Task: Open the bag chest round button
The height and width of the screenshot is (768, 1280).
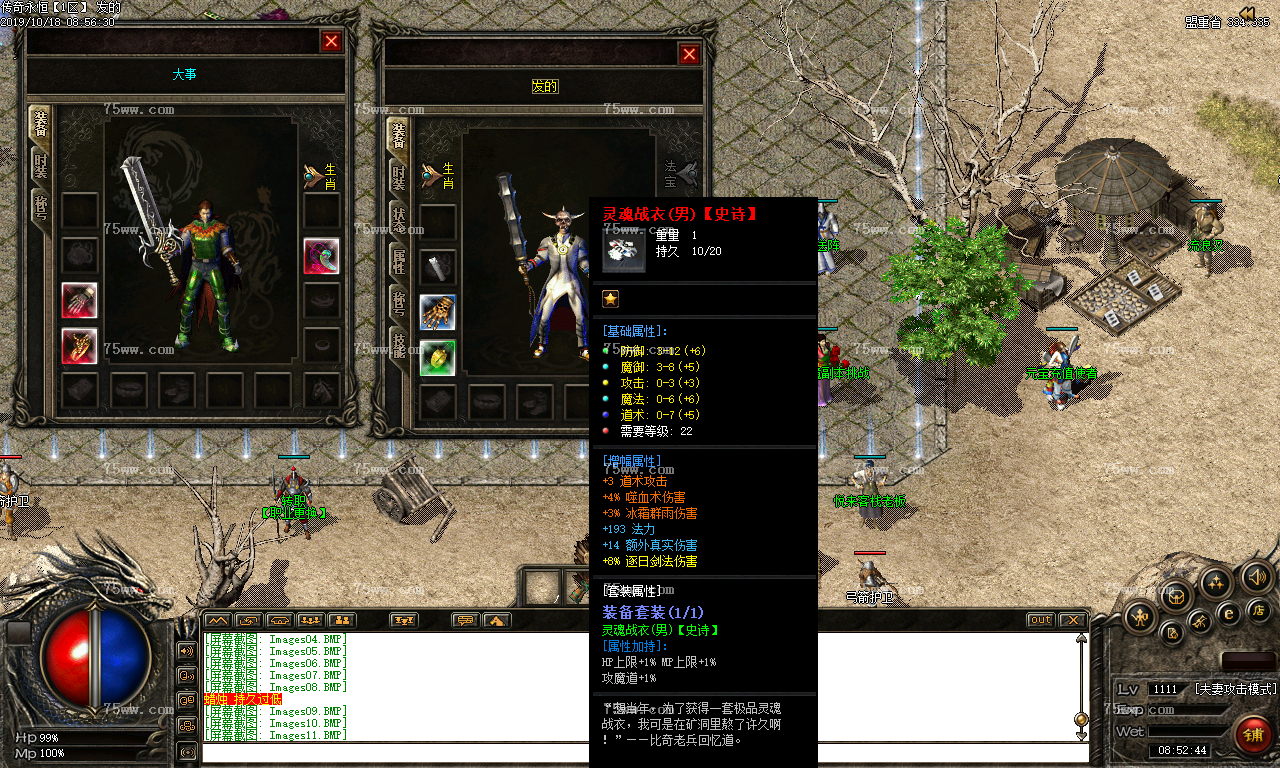Action: [1176, 596]
